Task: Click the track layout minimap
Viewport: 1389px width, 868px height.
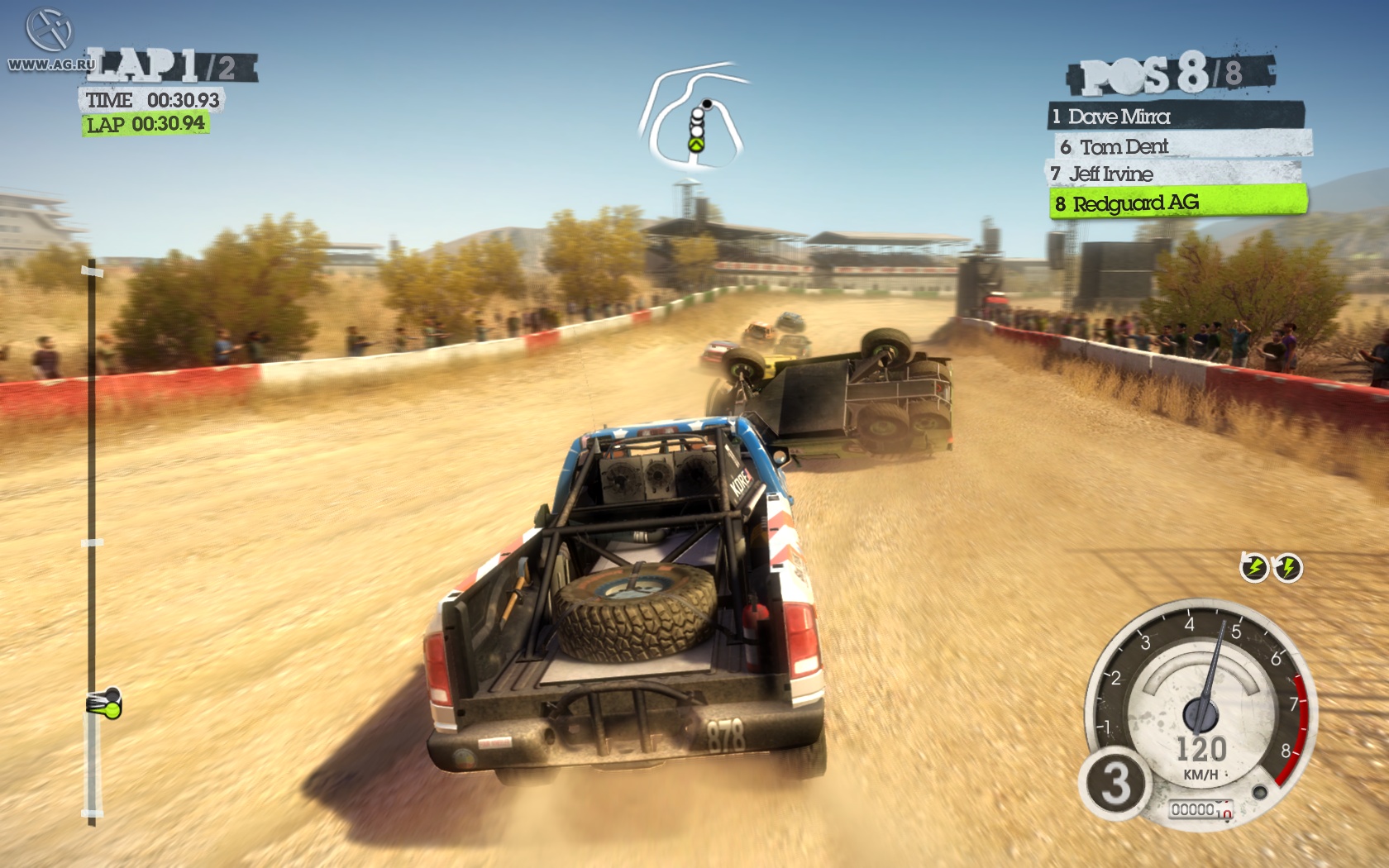Action: [x=694, y=116]
